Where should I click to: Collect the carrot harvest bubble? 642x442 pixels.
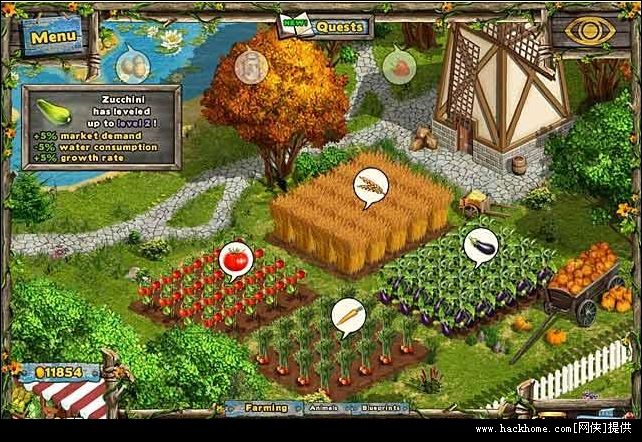(347, 315)
